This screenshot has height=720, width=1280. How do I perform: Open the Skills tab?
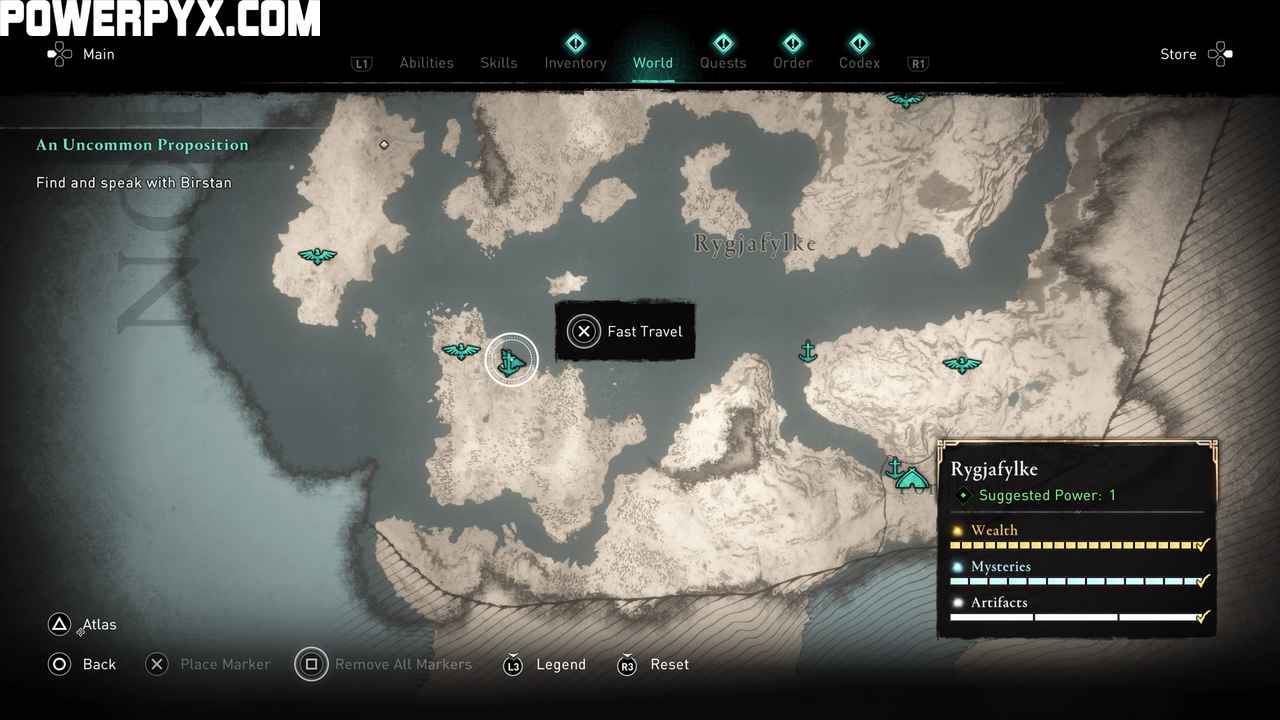tap(498, 63)
